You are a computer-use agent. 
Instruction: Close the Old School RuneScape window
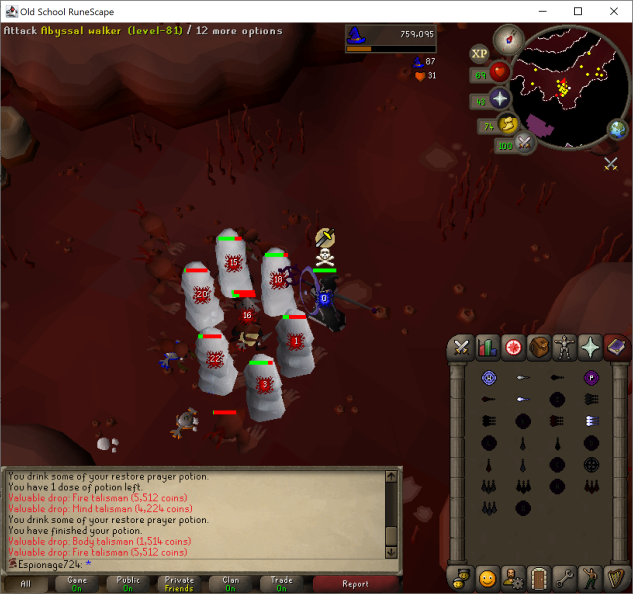(x=609, y=11)
